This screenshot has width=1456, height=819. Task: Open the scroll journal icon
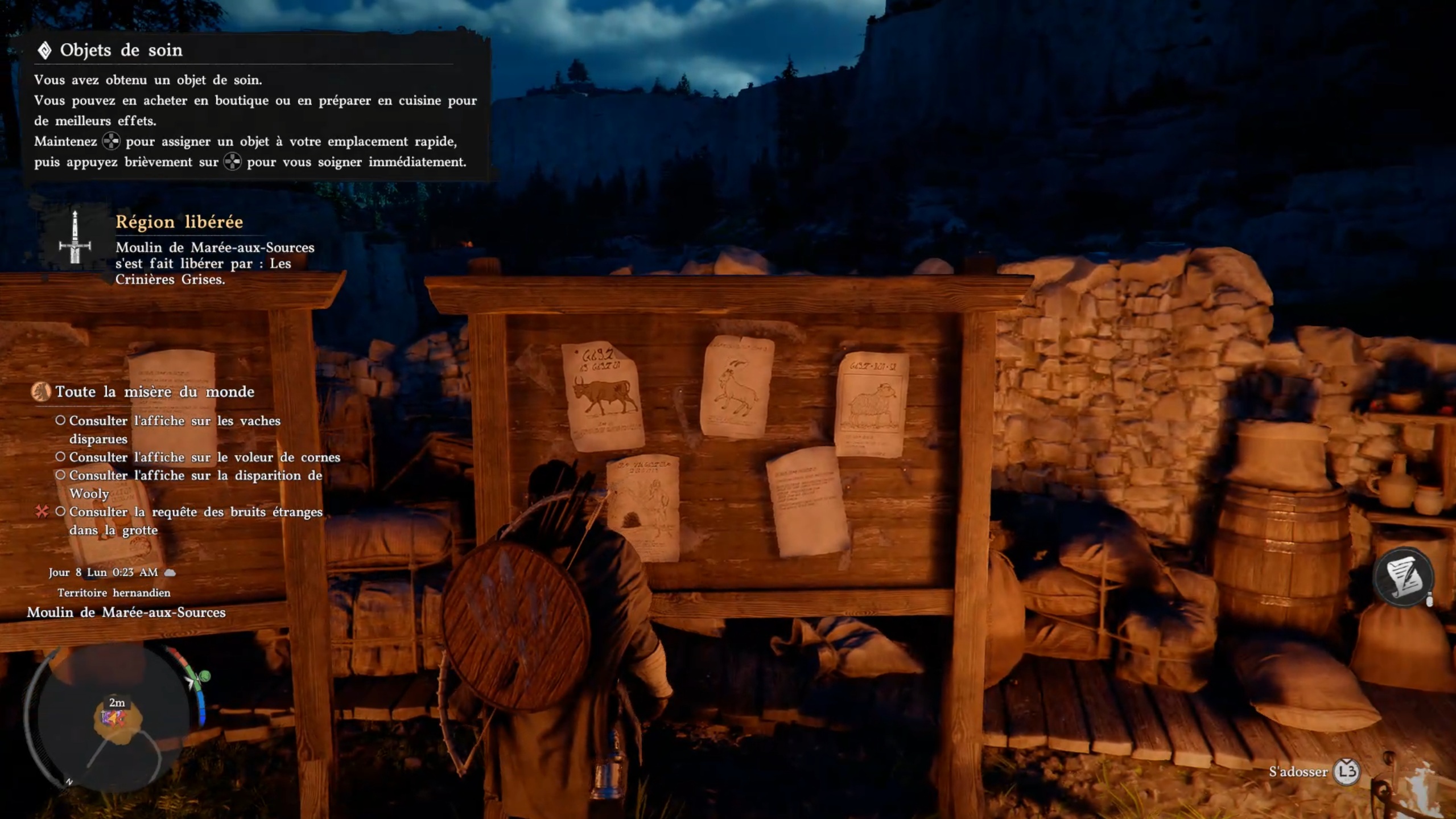1403,577
